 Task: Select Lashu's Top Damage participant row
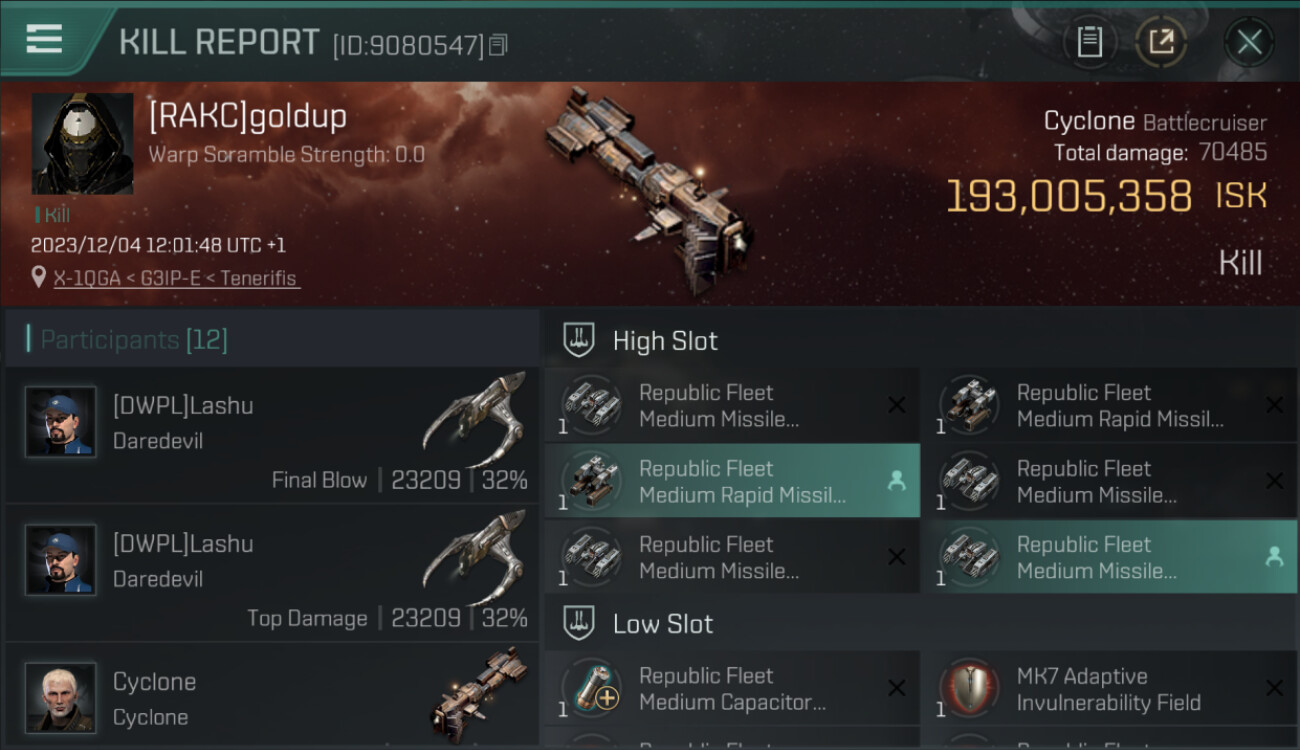point(272,573)
